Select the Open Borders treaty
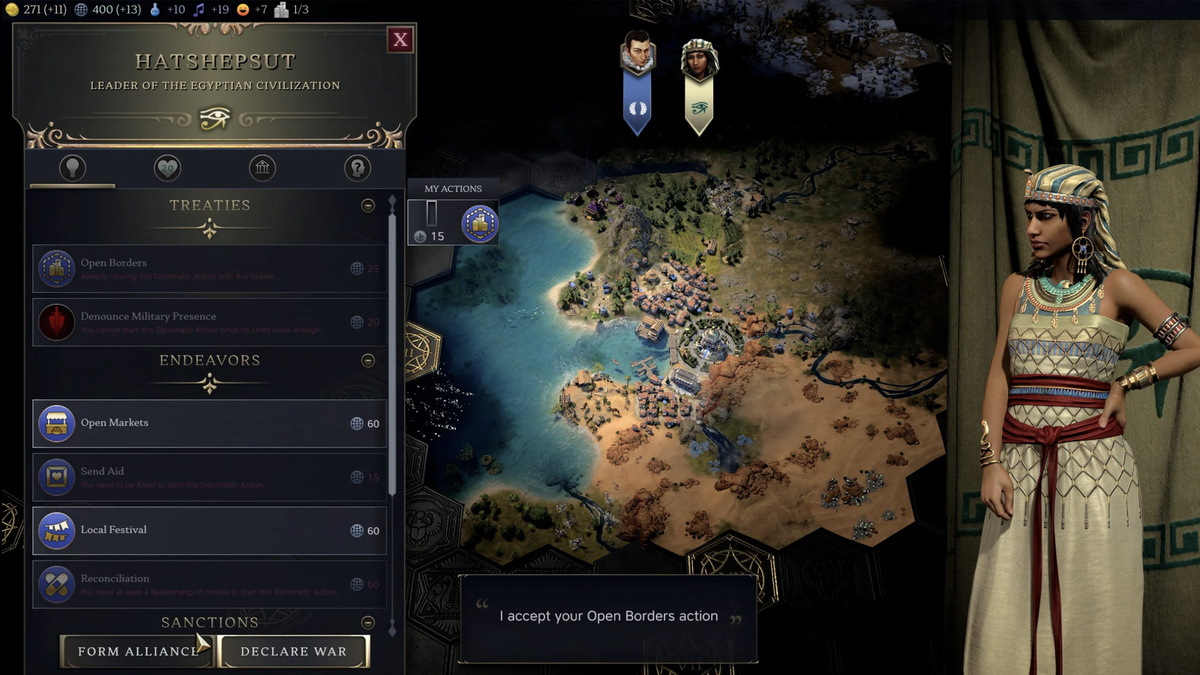 210,269
